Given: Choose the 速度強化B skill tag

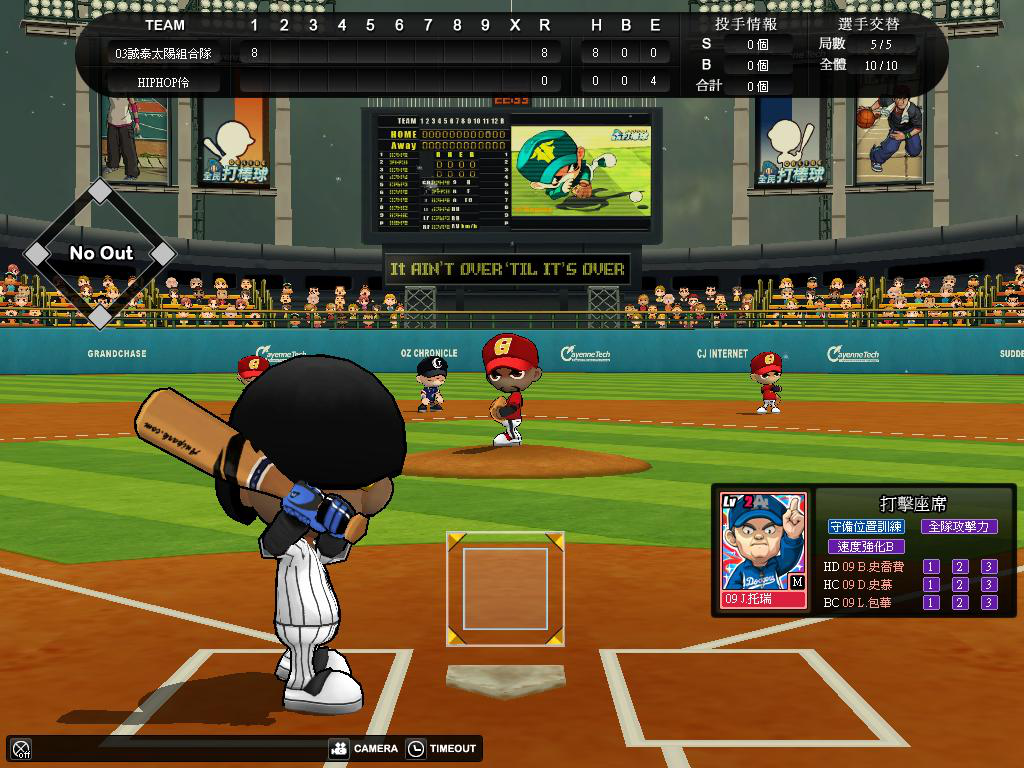Looking at the screenshot, I should [866, 547].
